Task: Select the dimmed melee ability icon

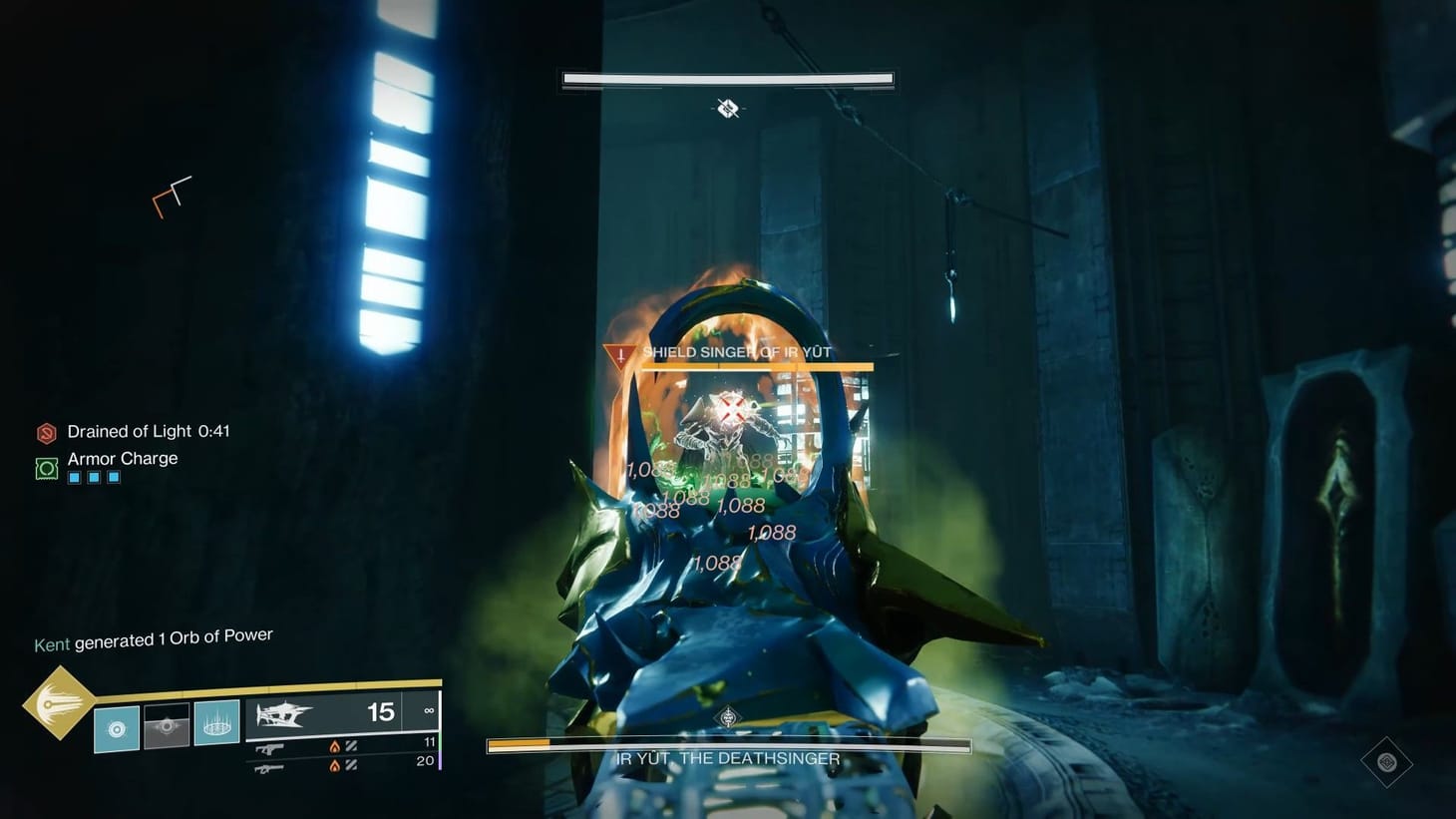Action: pyautogui.click(x=168, y=725)
